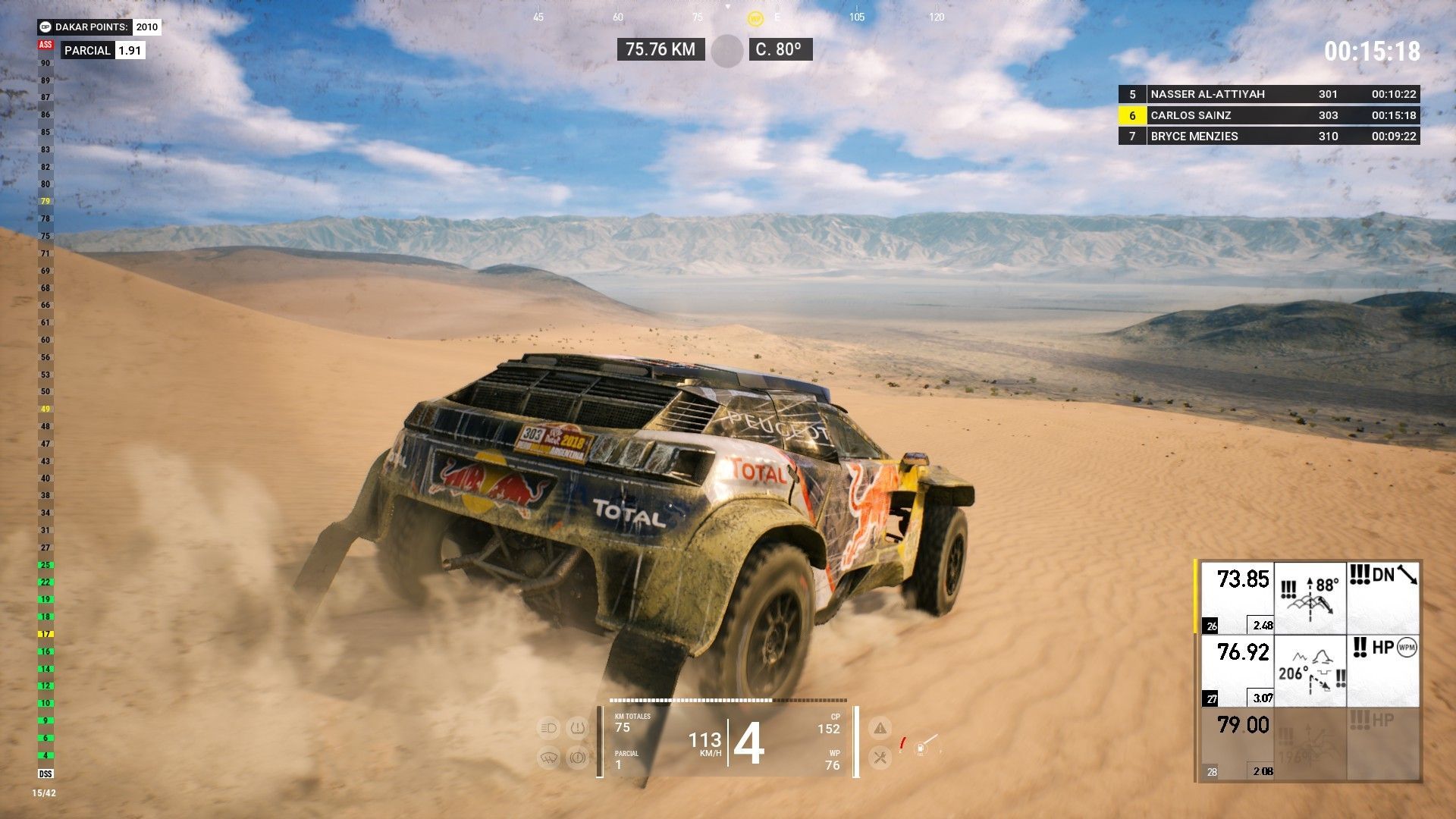Click the tire pressure warning icon
Image resolution: width=1456 pixels, height=819 pixels.
pyautogui.click(x=578, y=729)
